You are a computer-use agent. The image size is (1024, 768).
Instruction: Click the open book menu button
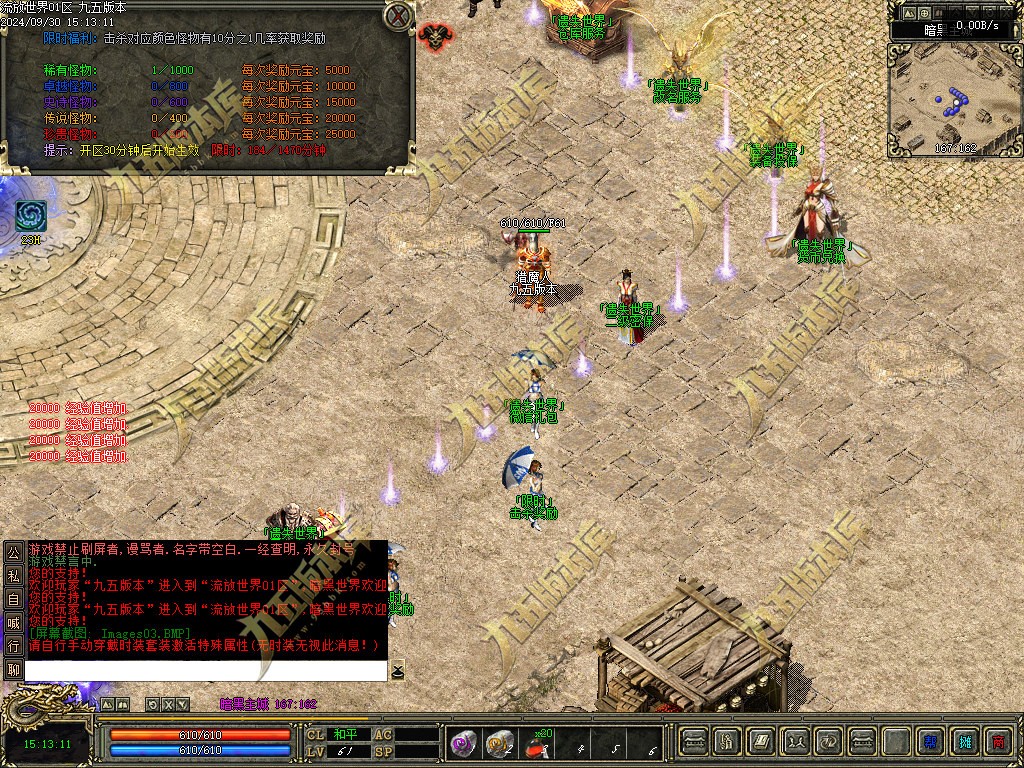(761, 742)
